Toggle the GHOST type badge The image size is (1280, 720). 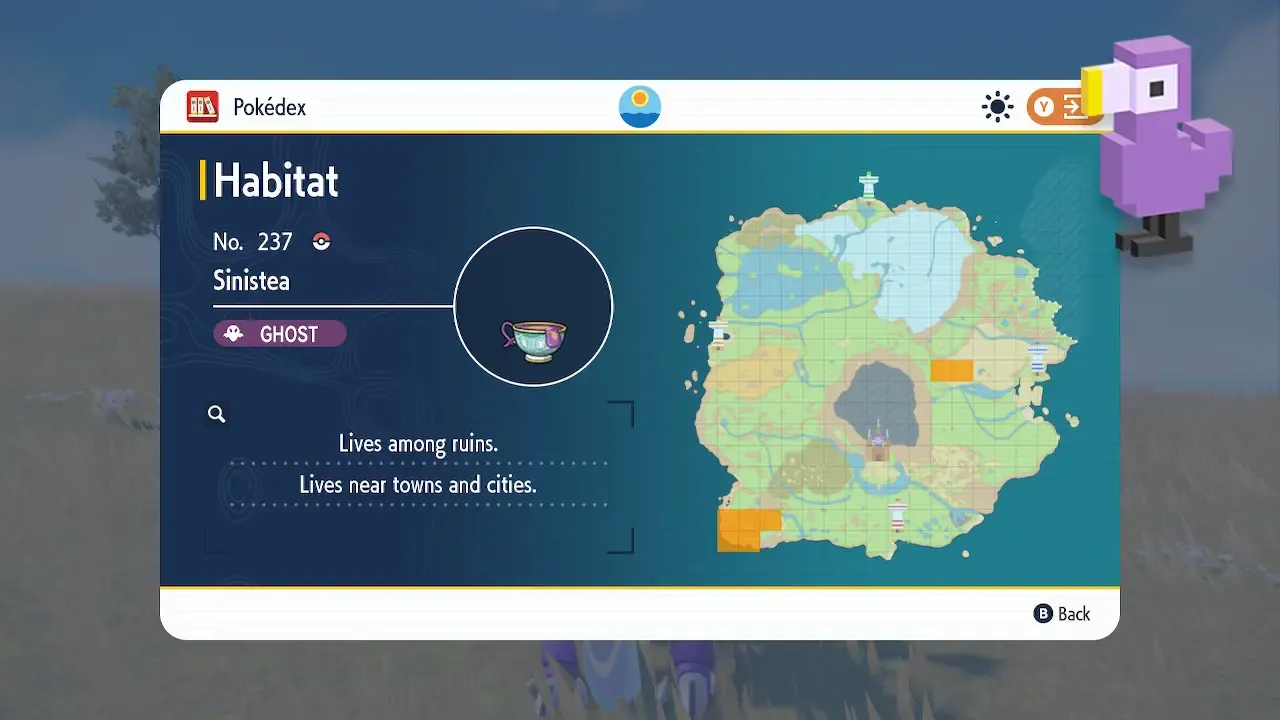pos(279,333)
